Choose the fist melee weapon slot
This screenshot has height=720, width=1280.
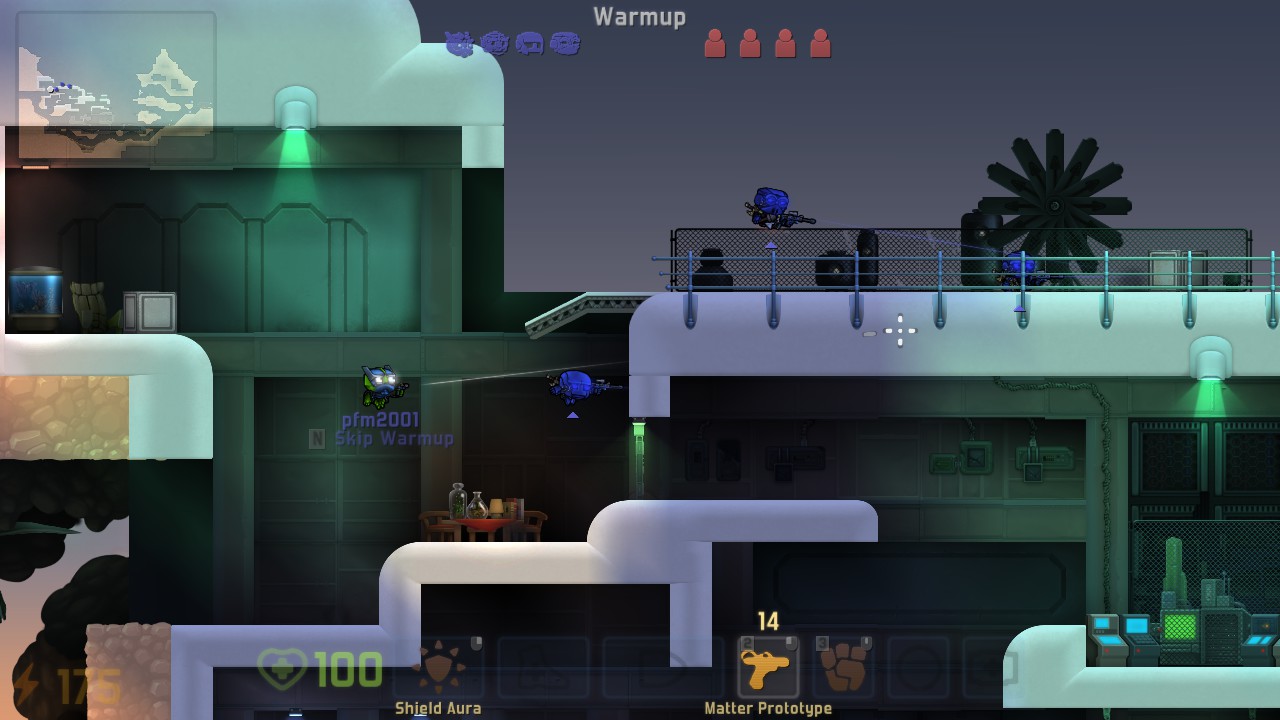842,667
